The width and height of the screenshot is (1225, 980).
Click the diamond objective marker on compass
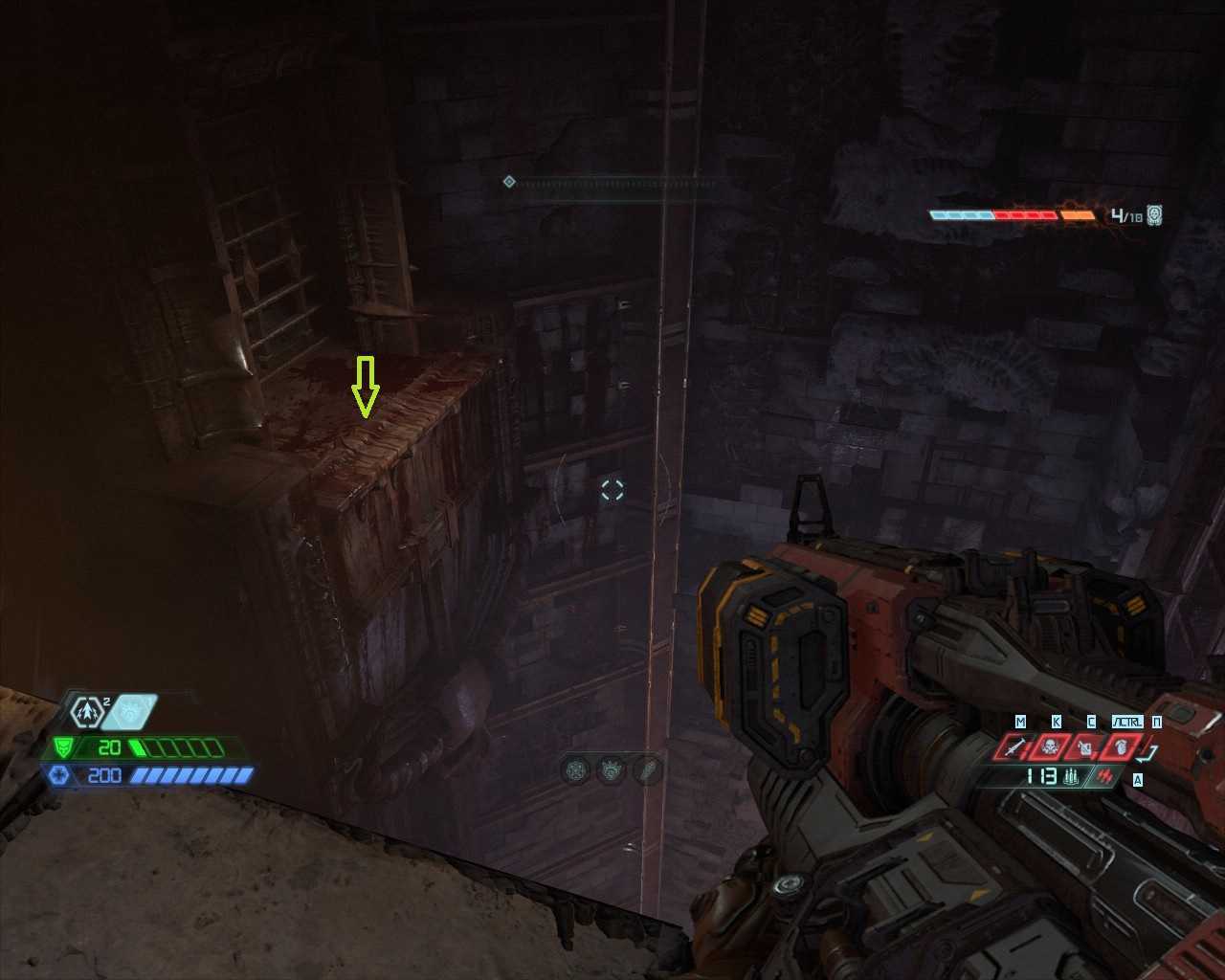pyautogui.click(x=509, y=181)
